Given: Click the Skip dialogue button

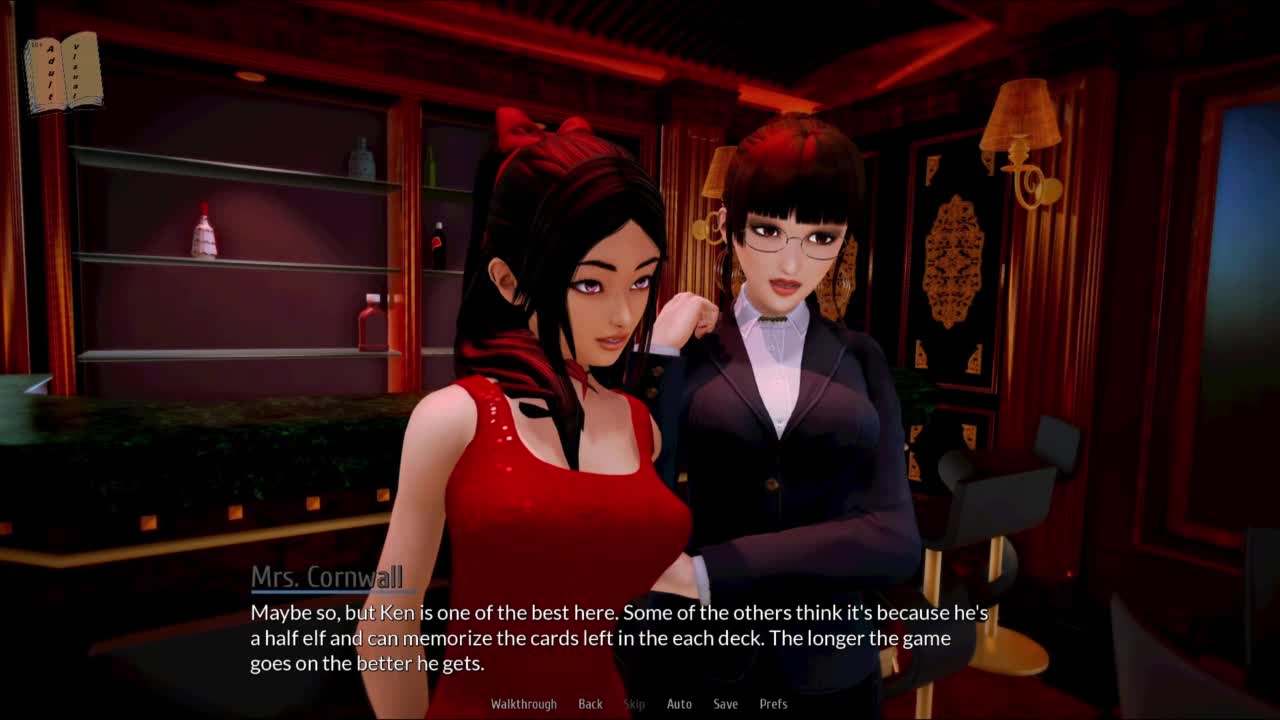Looking at the screenshot, I should (x=634, y=704).
